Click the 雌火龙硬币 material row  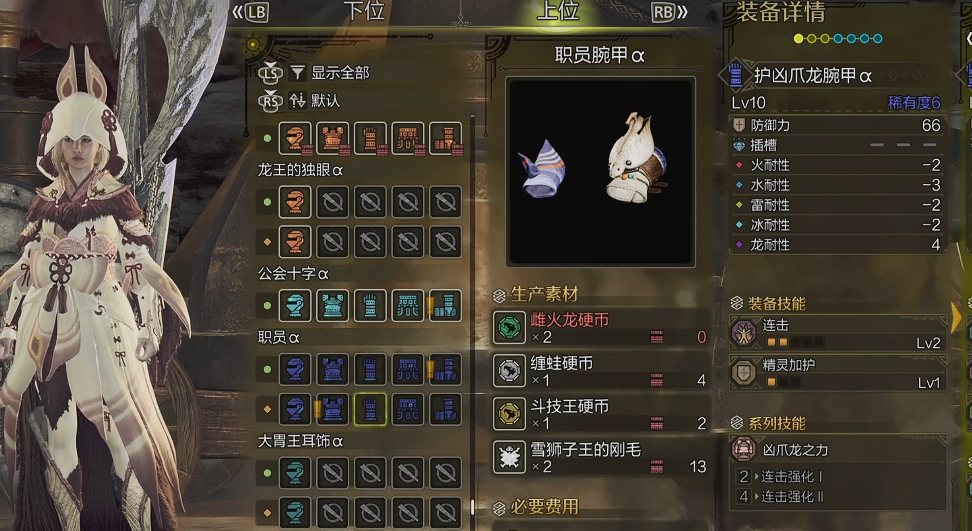(x=600, y=328)
